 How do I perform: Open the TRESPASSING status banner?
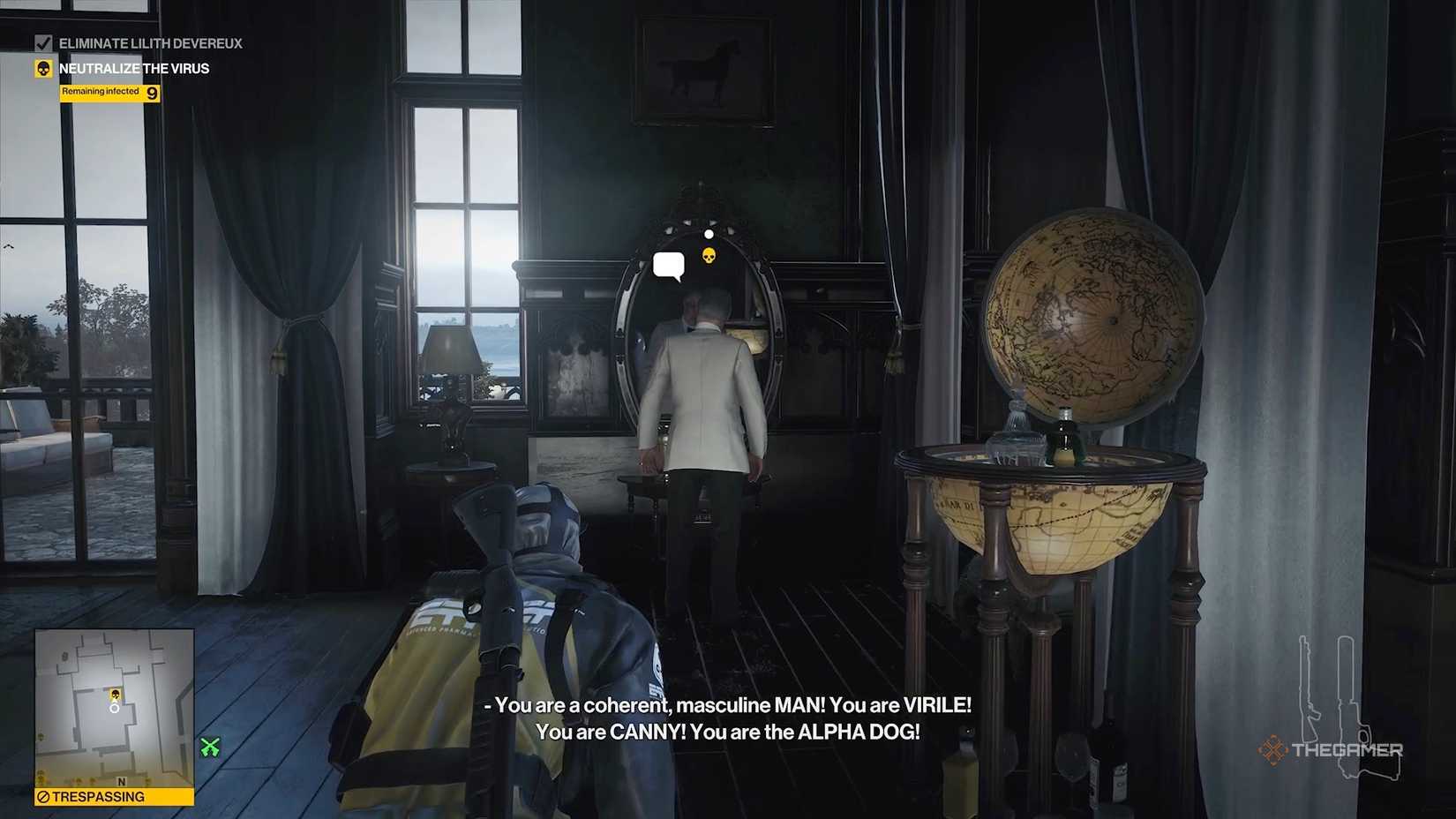click(99, 796)
